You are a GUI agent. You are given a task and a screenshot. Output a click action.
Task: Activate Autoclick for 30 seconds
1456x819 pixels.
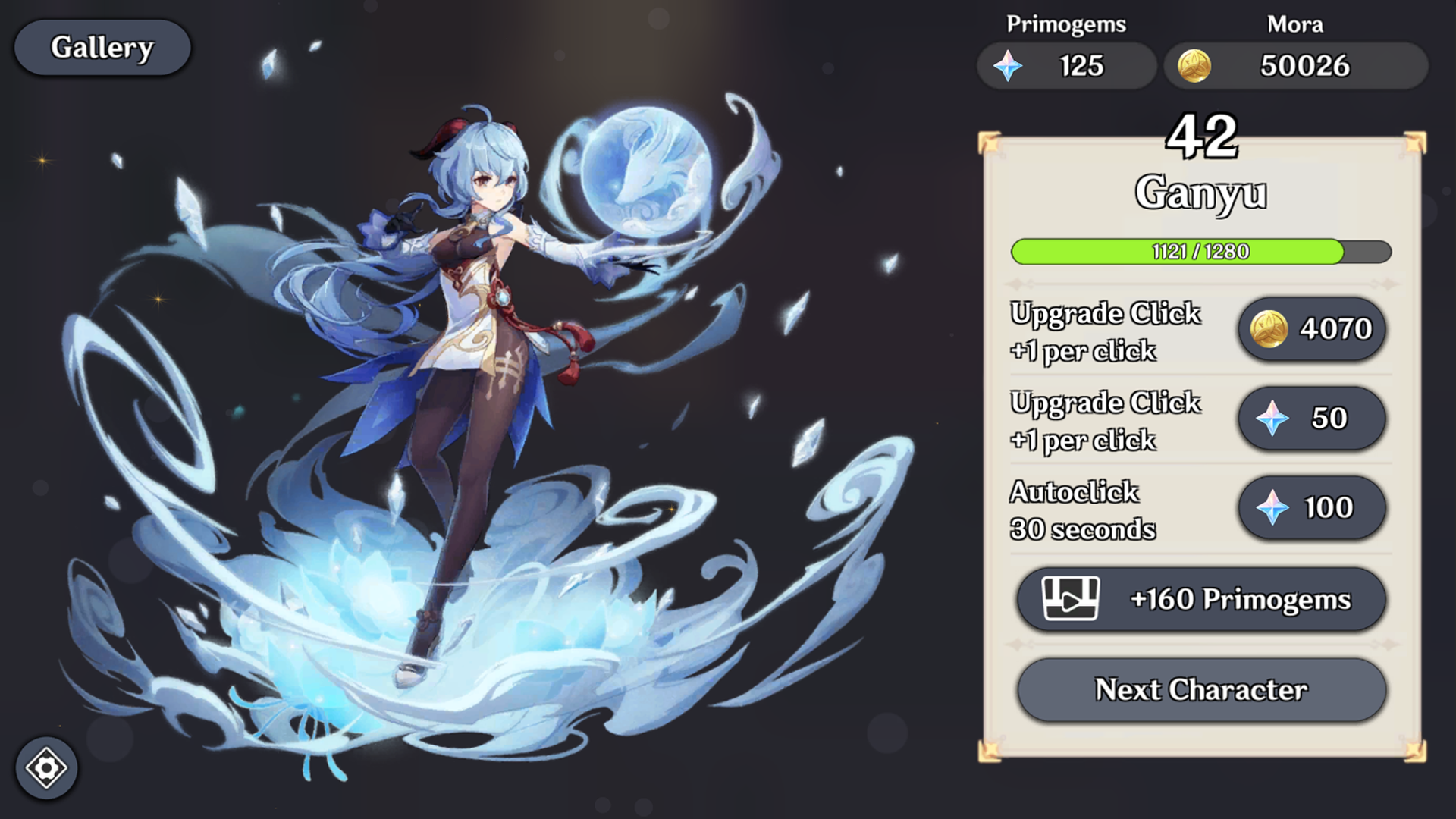coord(1311,508)
